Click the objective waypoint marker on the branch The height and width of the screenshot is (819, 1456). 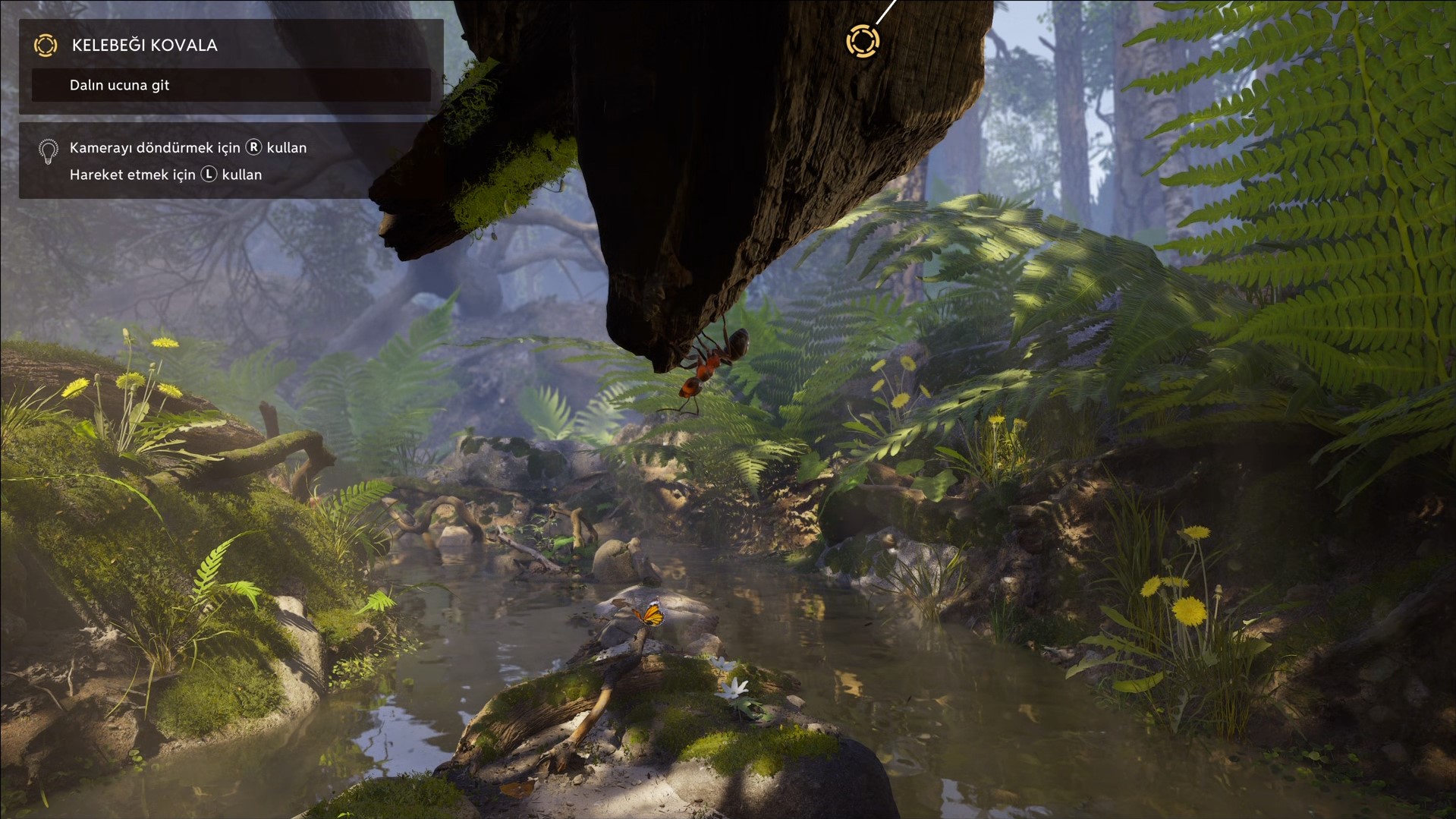(863, 41)
